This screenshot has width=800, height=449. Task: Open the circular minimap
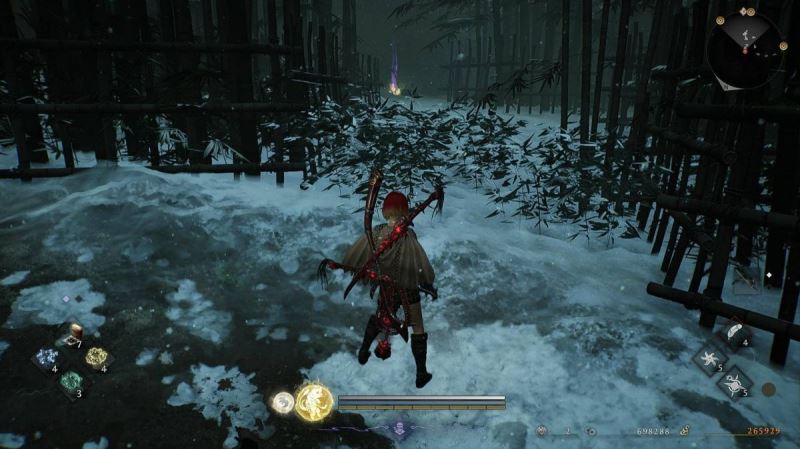(x=744, y=47)
